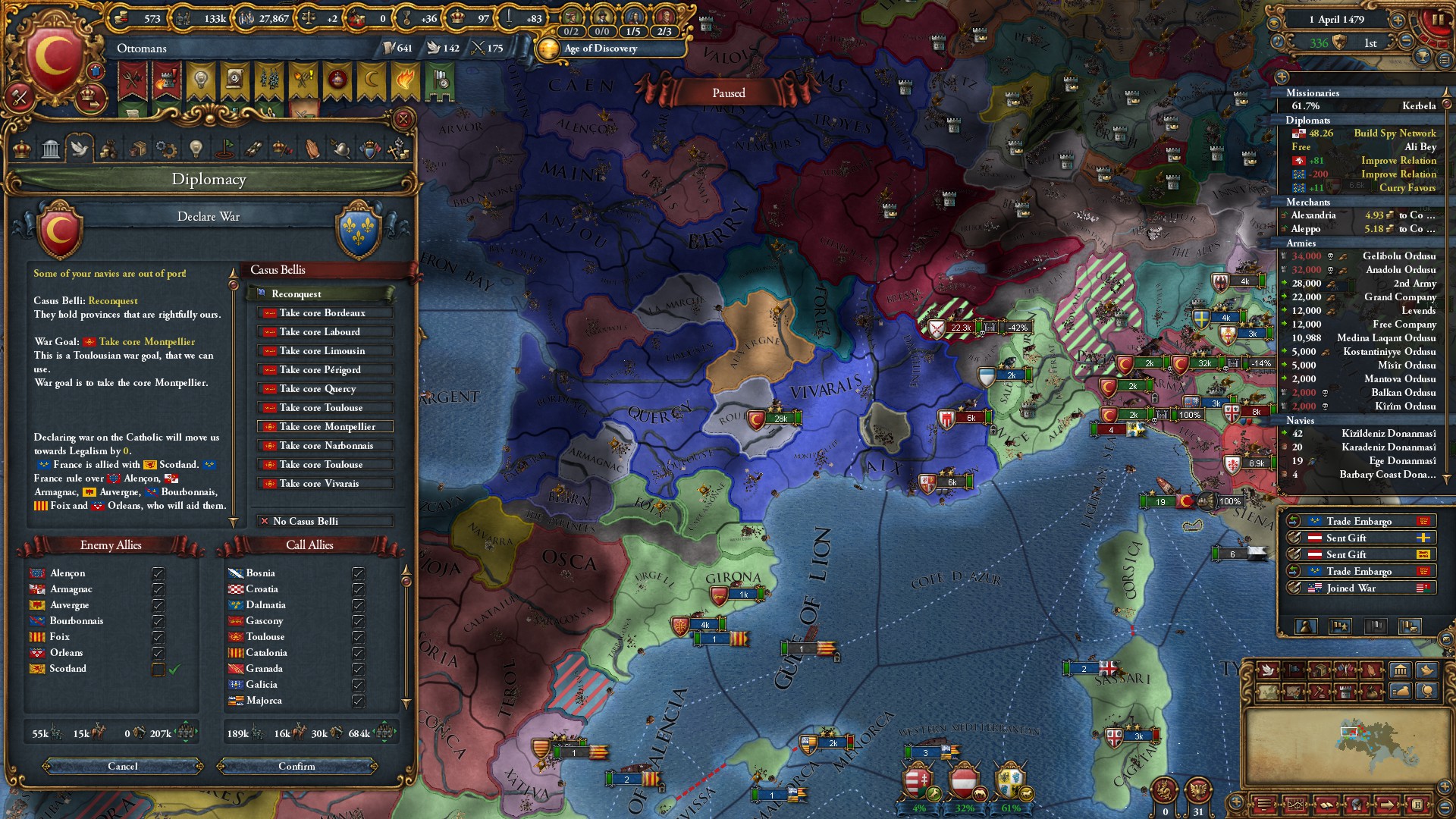1456x819 pixels.
Task: Cancel the Declare War dialog
Action: 123,766
